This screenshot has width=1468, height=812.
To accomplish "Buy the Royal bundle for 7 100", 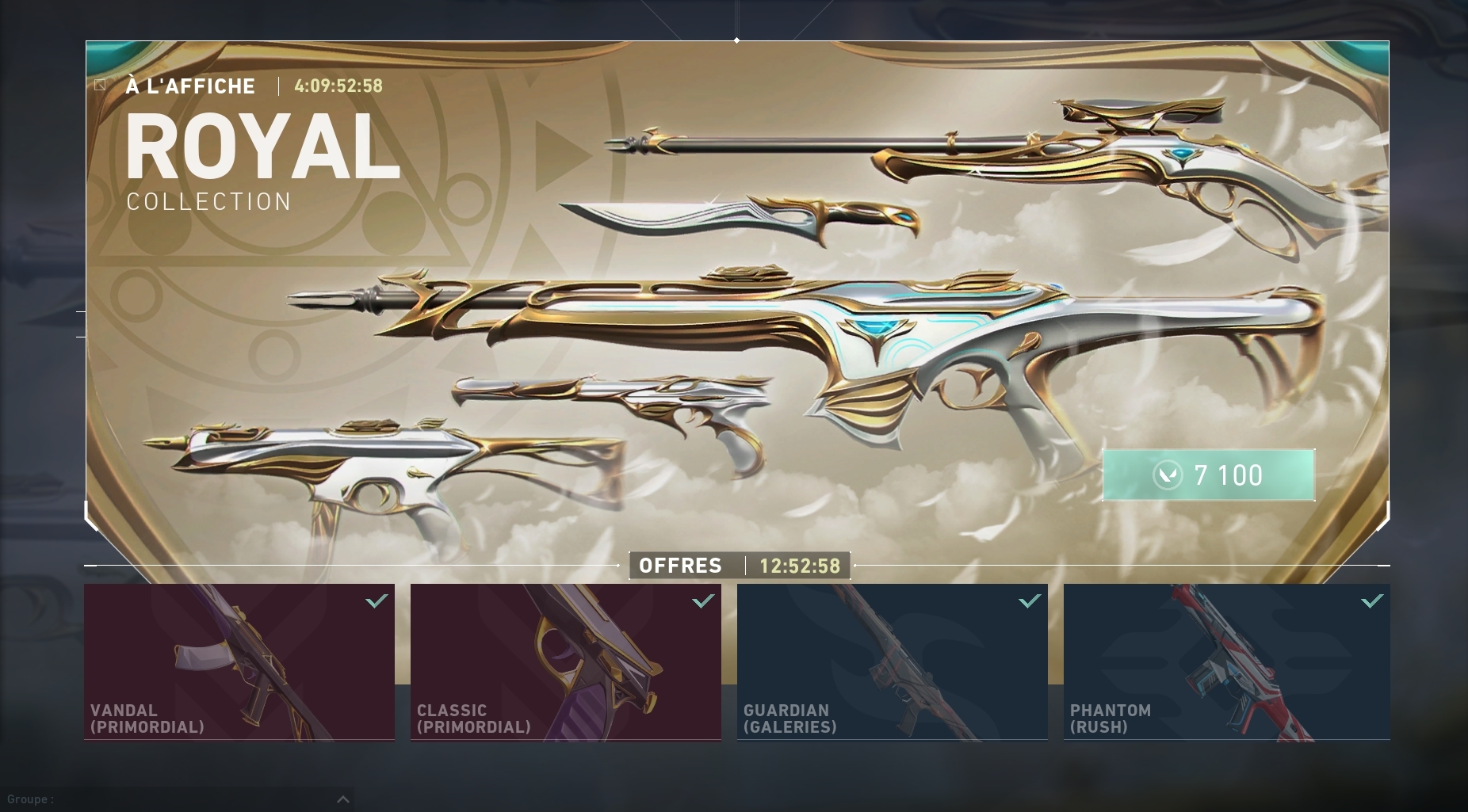I will pyautogui.click(x=1208, y=475).
